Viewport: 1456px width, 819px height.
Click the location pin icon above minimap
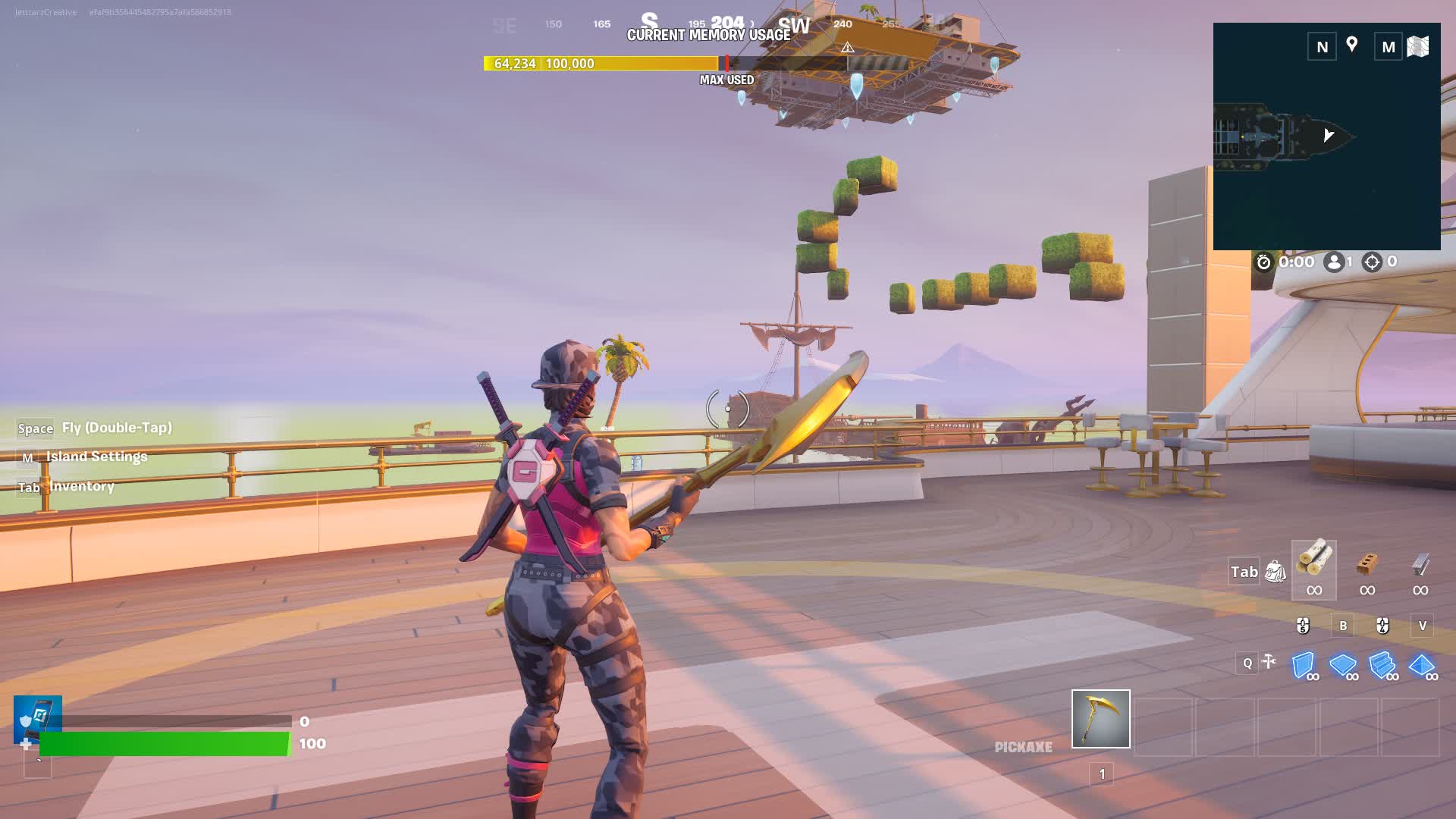(1351, 45)
